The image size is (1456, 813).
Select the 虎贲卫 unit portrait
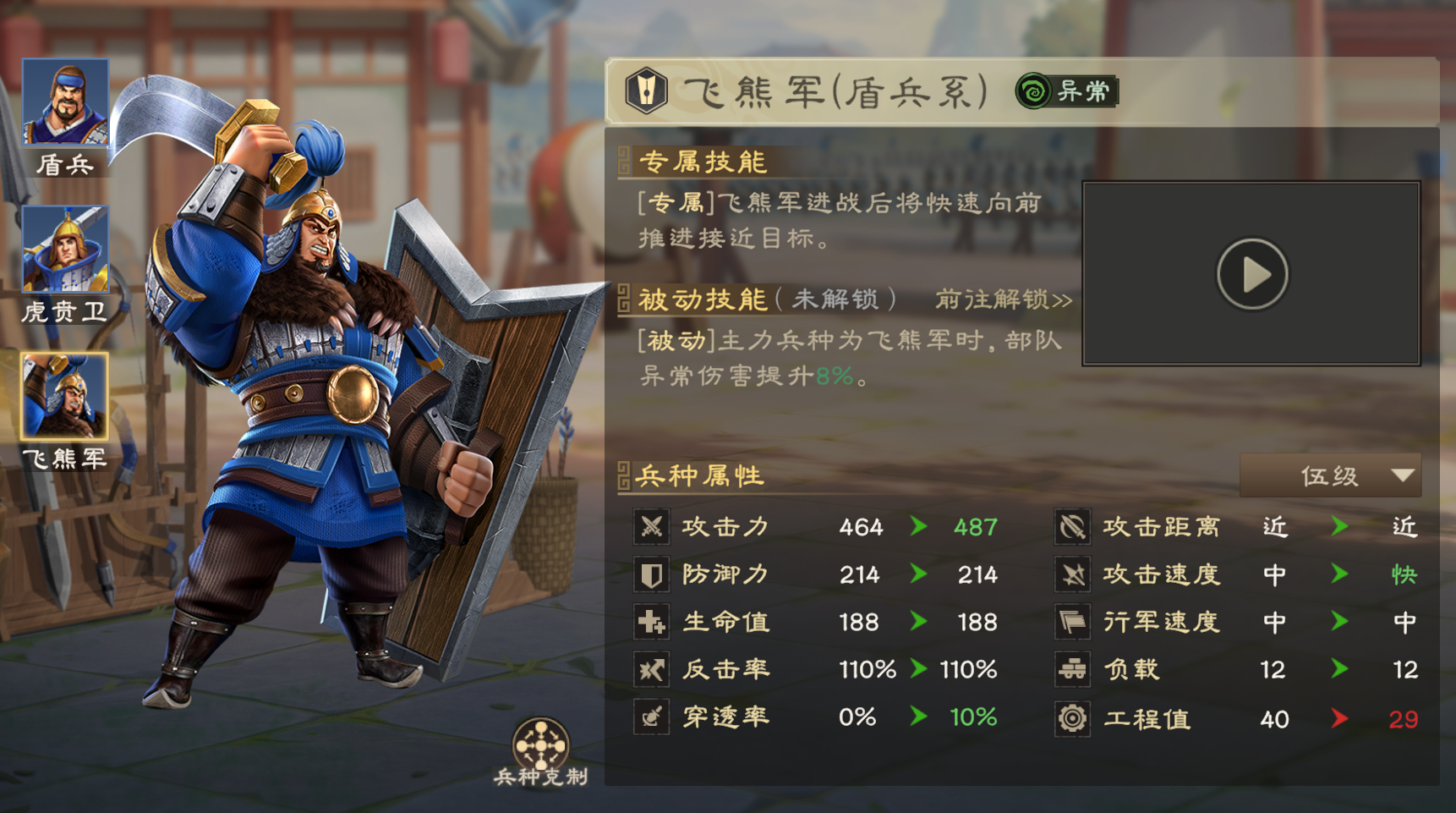pyautogui.click(x=65, y=250)
